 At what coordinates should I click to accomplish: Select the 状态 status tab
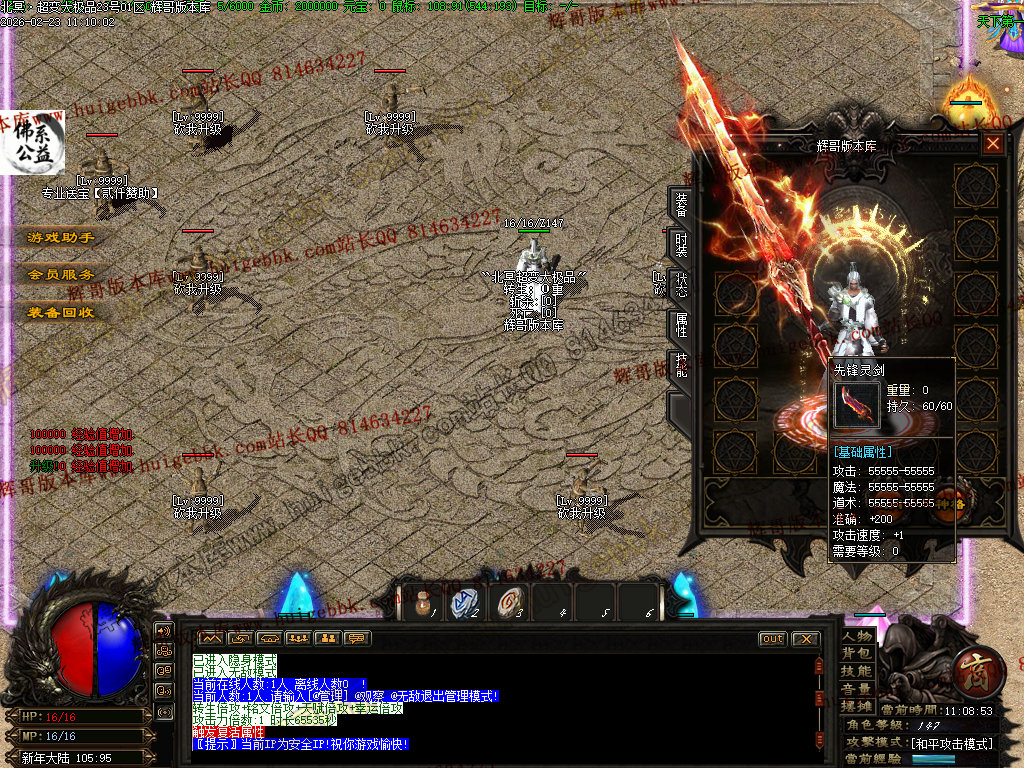click(681, 285)
